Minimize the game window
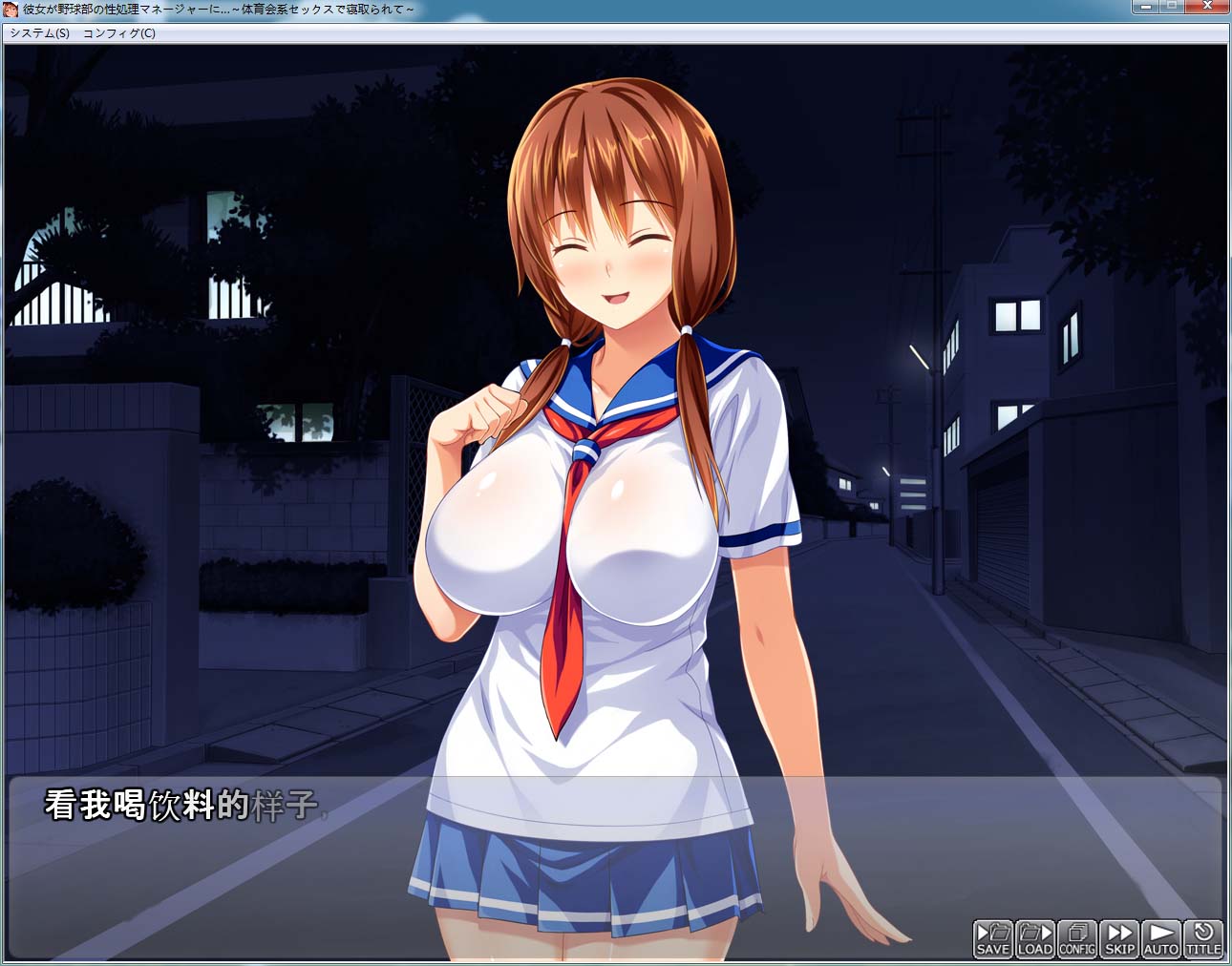This screenshot has height=966, width=1232. 1144,7
